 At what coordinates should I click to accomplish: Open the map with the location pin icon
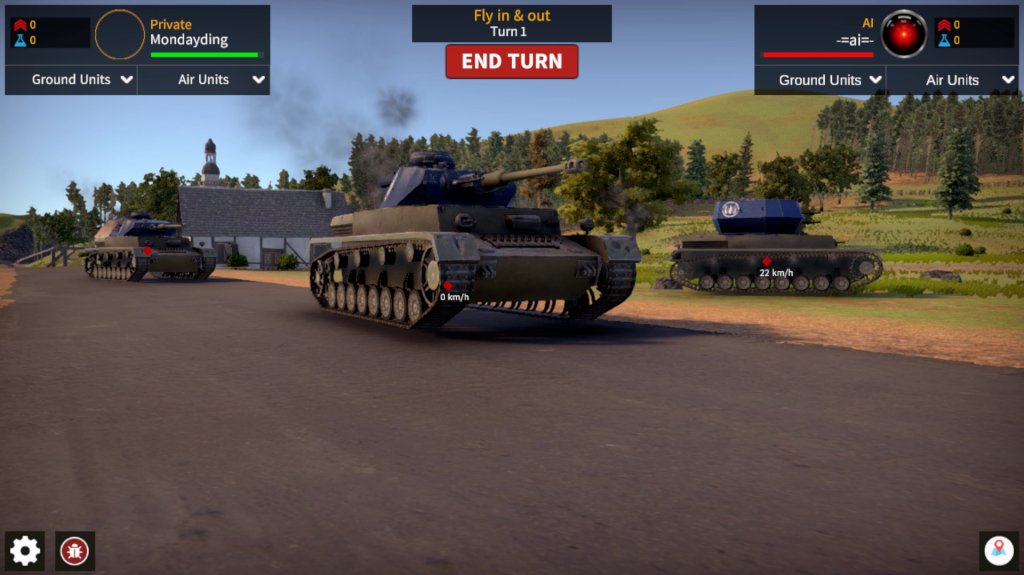[998, 550]
